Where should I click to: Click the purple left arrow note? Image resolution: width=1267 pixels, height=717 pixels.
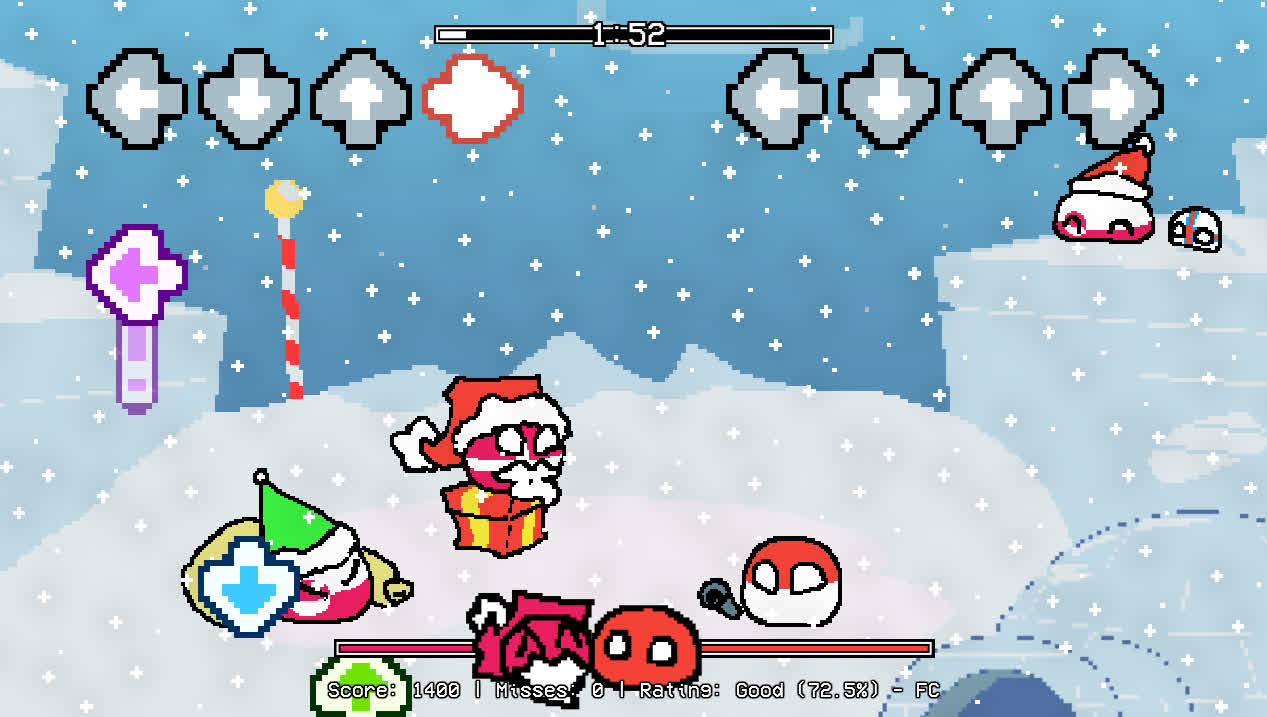[x=137, y=274]
